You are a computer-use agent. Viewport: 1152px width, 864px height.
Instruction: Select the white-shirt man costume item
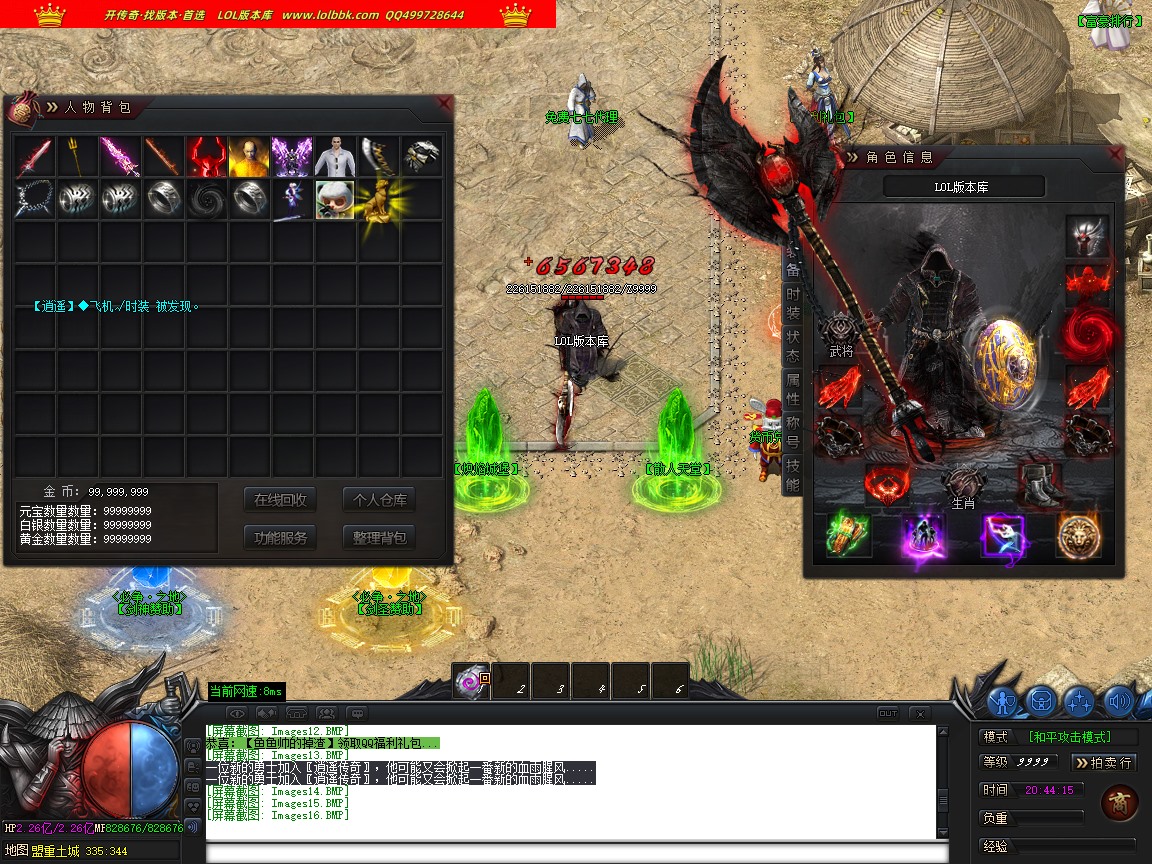point(335,156)
